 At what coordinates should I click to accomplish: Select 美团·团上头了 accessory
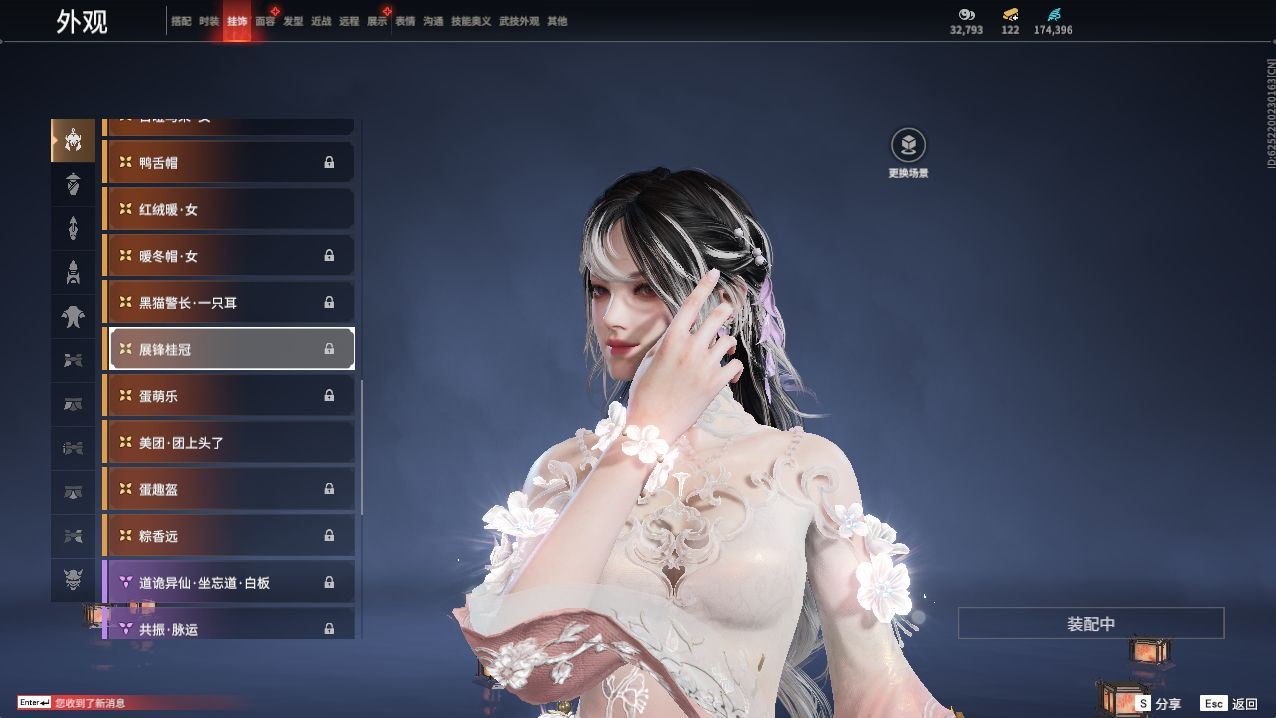(230, 442)
